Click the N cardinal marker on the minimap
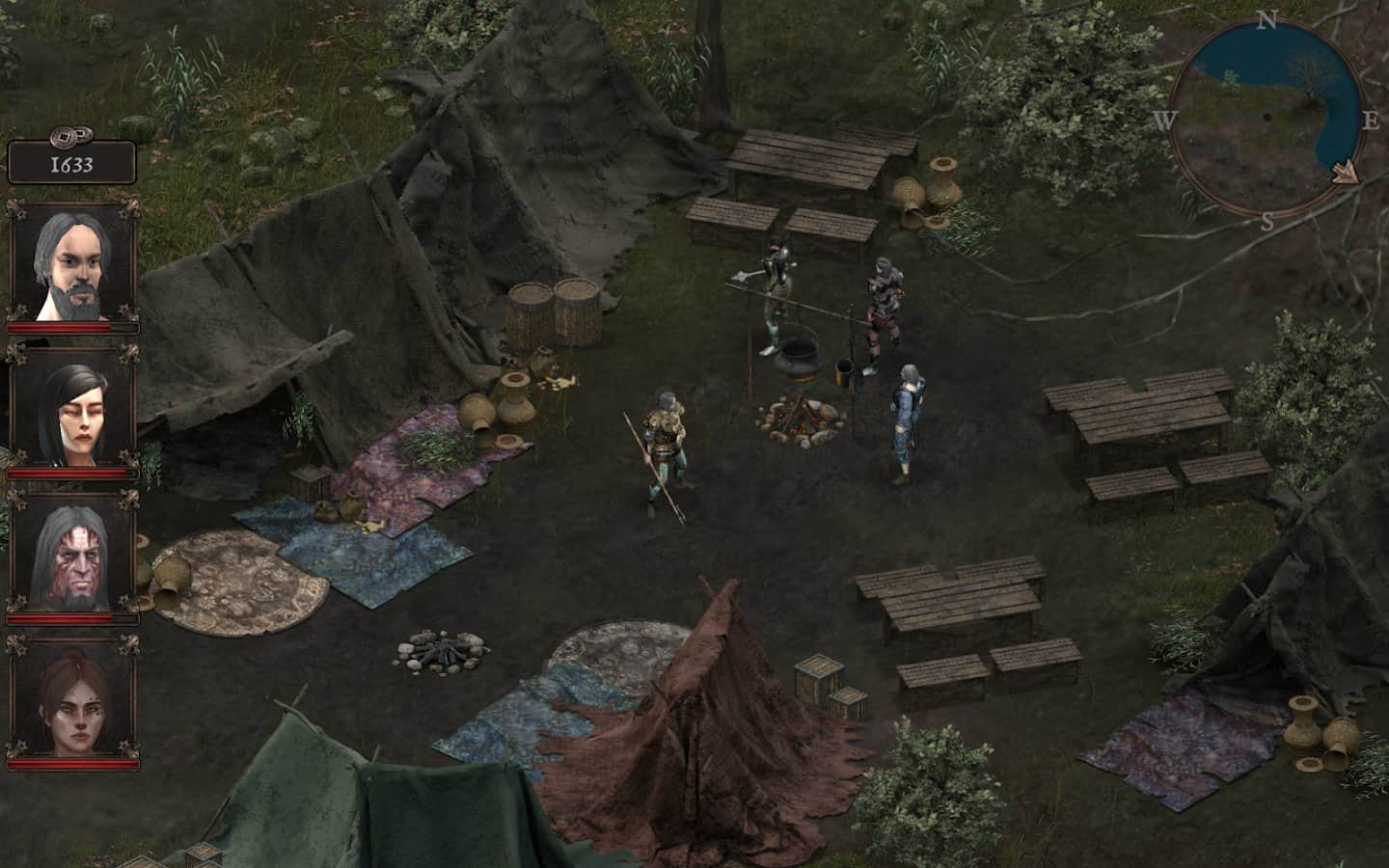Image resolution: width=1389 pixels, height=868 pixels. pyautogui.click(x=1265, y=20)
